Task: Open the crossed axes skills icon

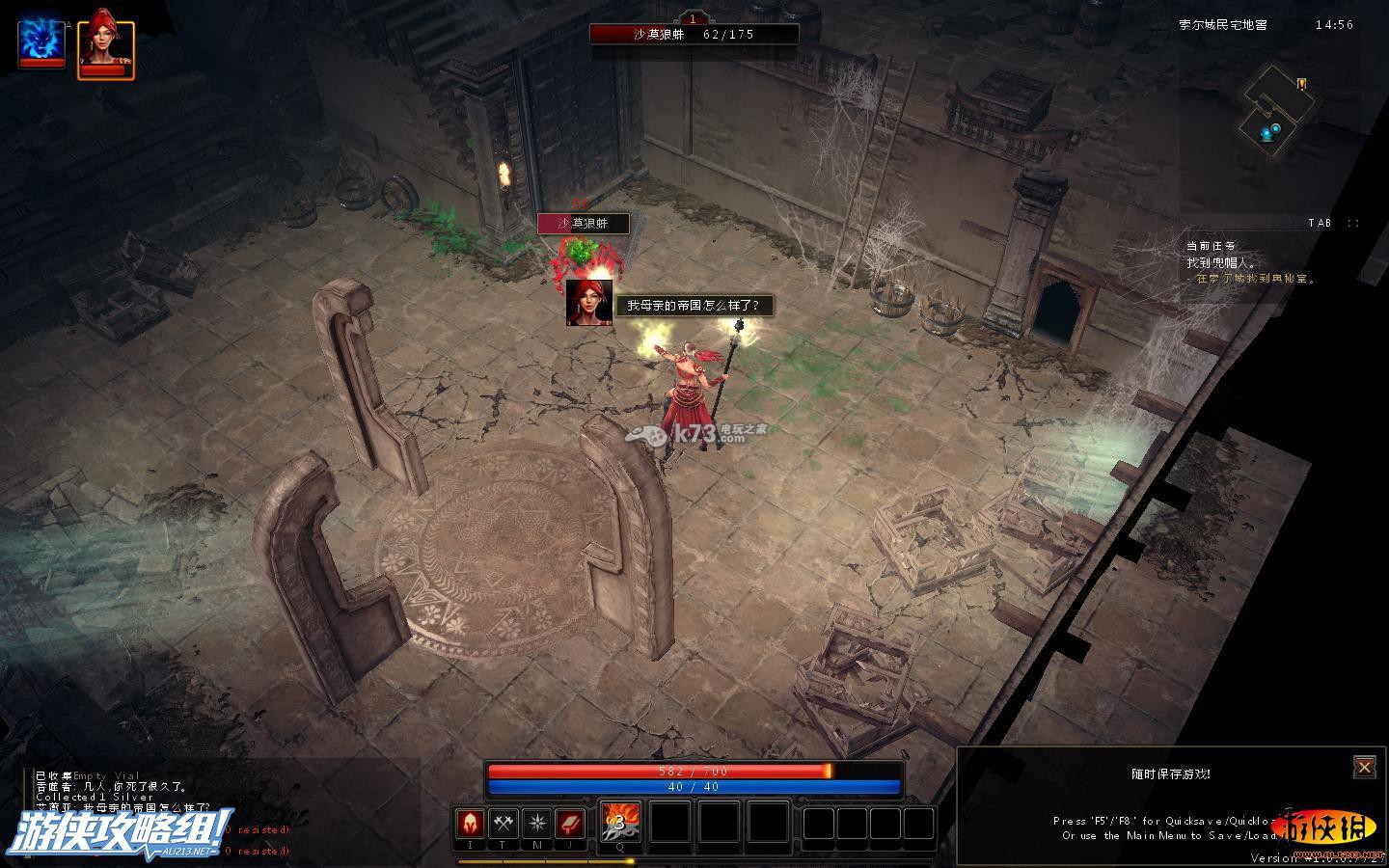Action: 504,824
